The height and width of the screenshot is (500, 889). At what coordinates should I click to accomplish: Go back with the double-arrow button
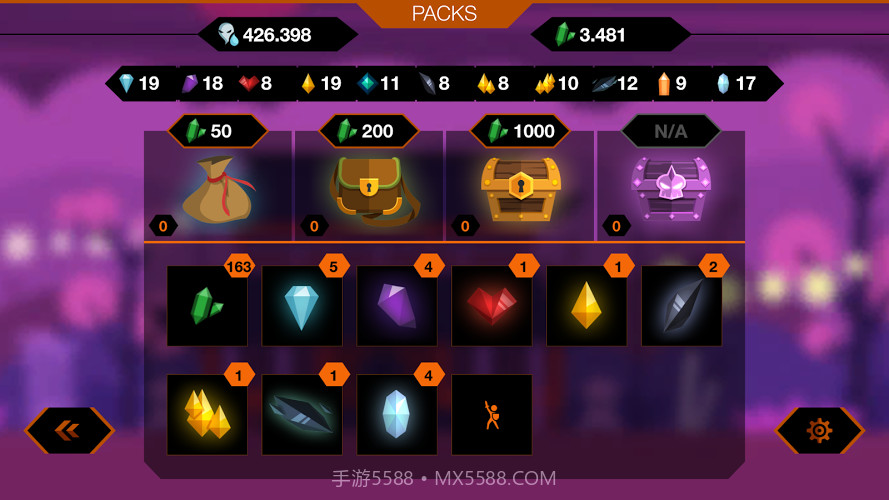point(69,430)
